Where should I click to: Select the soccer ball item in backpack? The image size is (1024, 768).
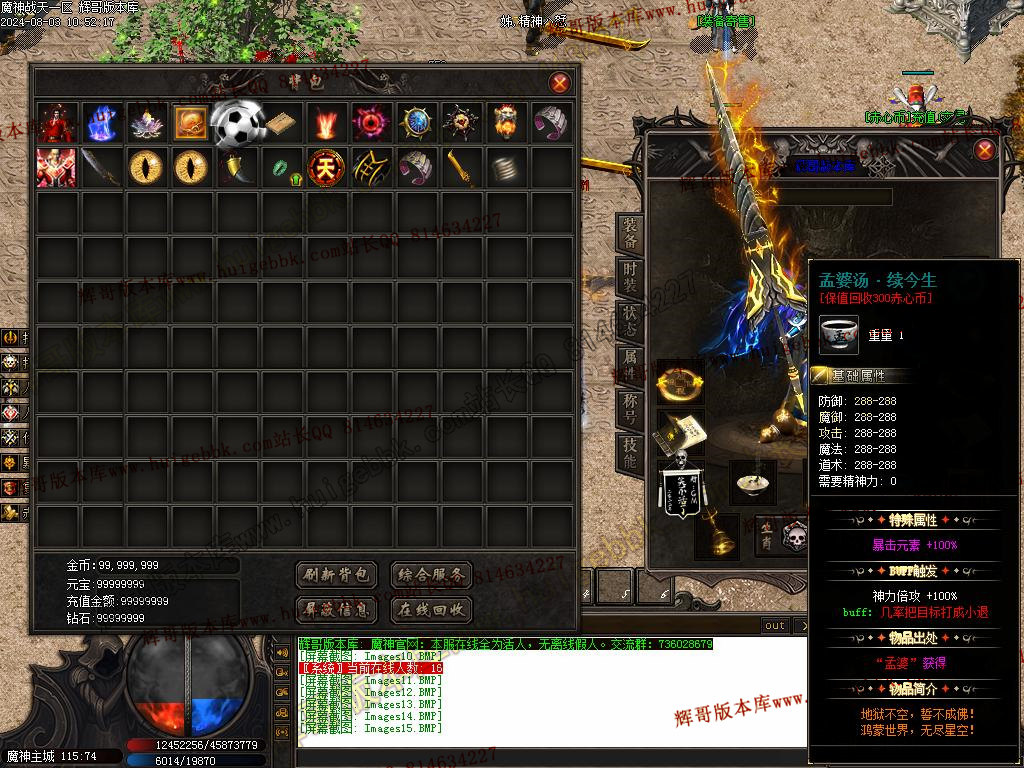tap(236, 122)
